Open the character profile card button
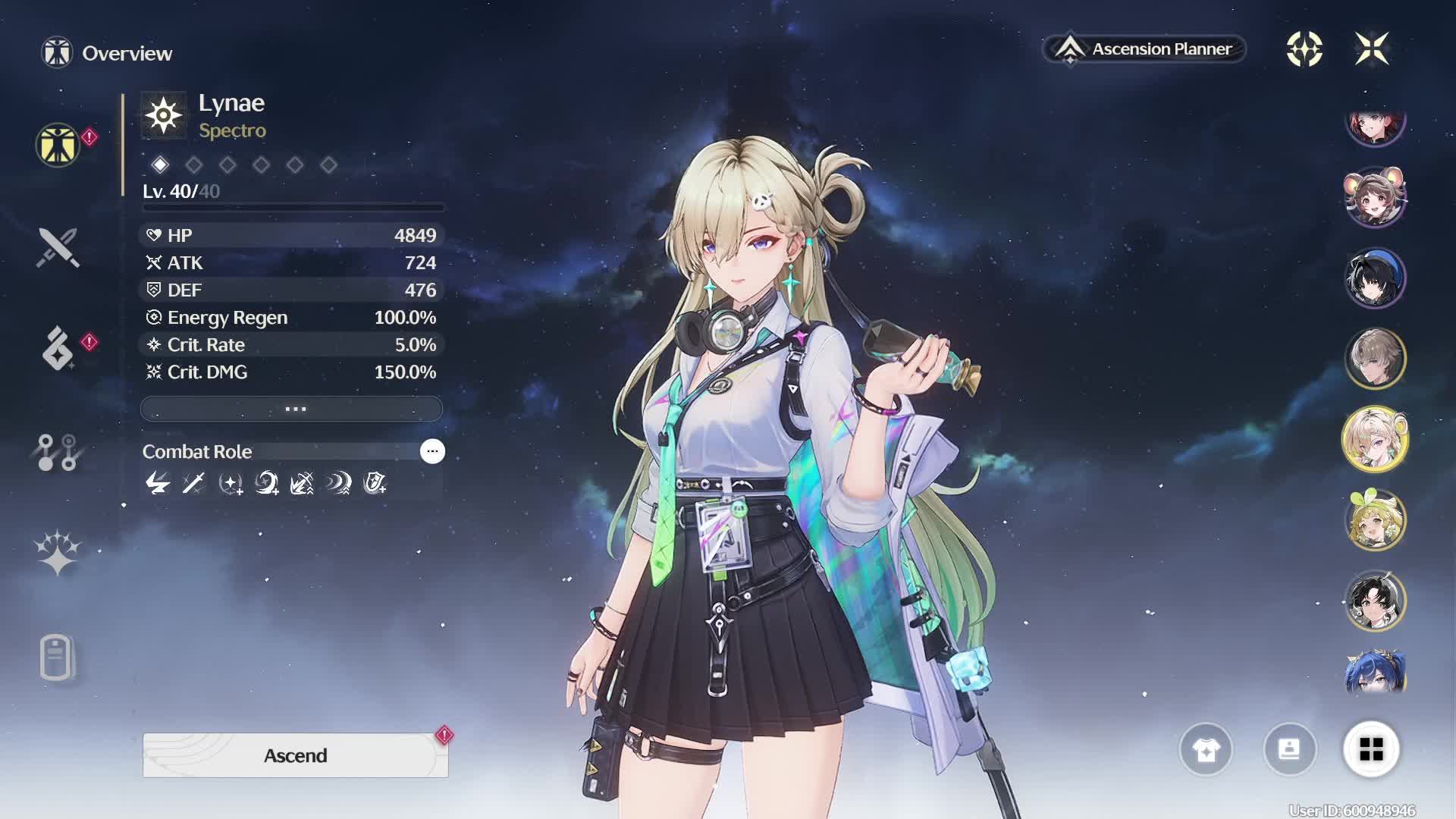 tap(1289, 750)
